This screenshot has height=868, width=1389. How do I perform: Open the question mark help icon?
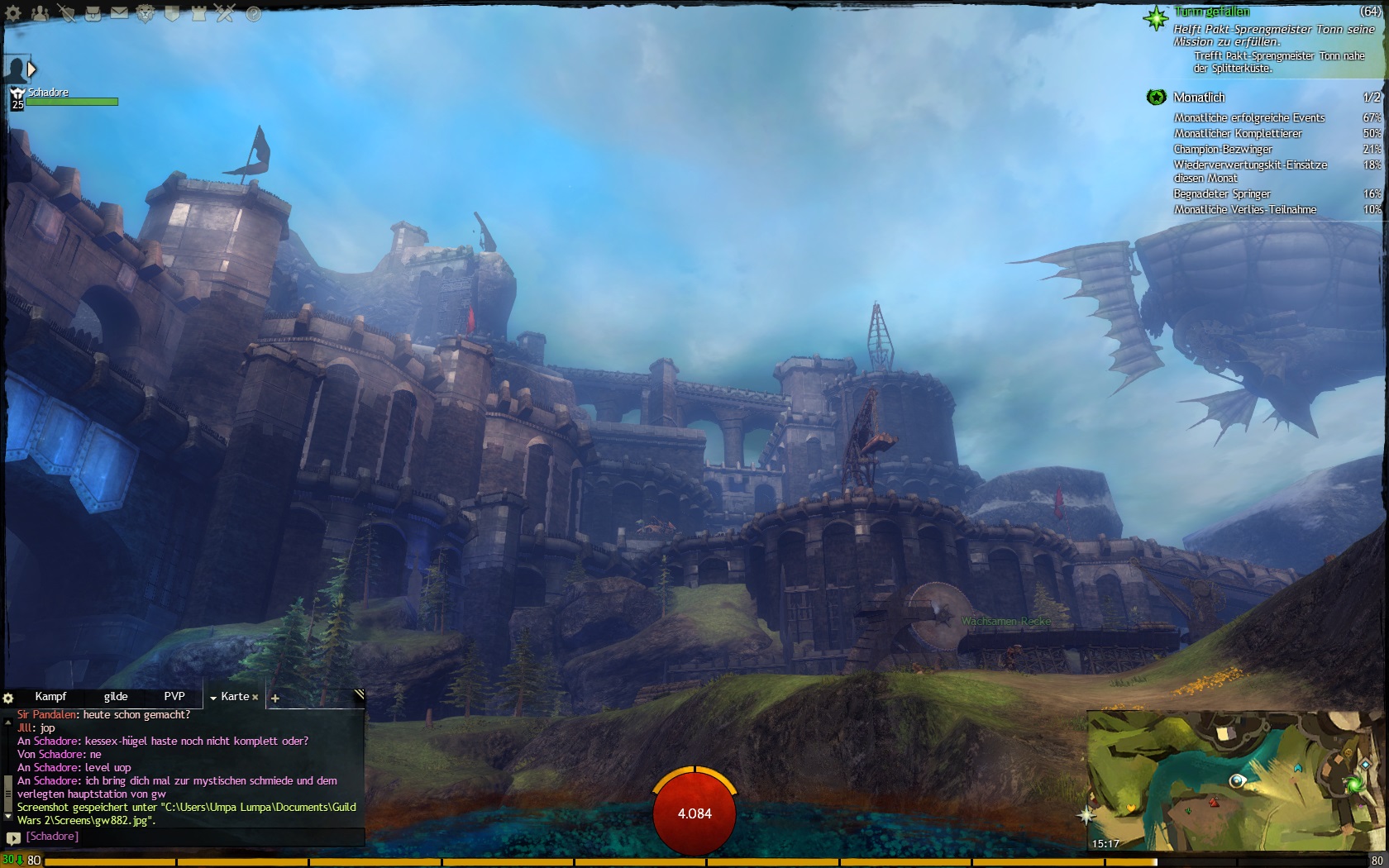253,14
